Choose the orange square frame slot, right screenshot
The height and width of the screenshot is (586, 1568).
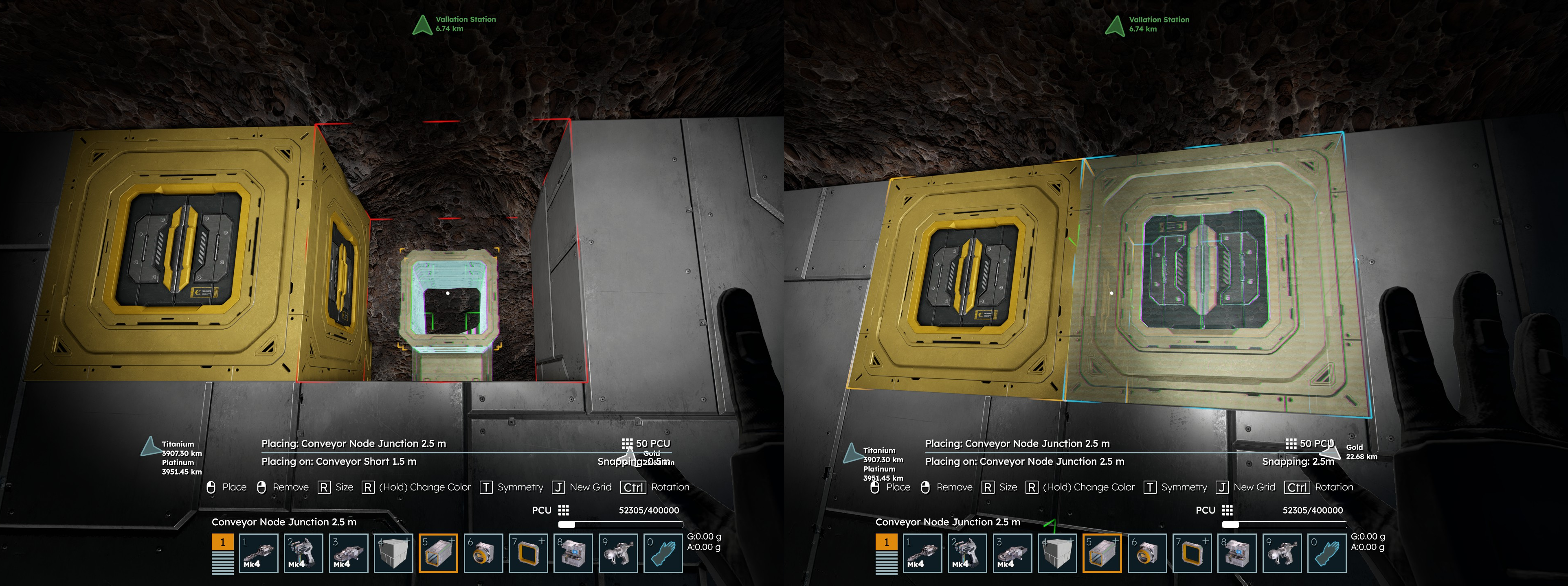1192,553
